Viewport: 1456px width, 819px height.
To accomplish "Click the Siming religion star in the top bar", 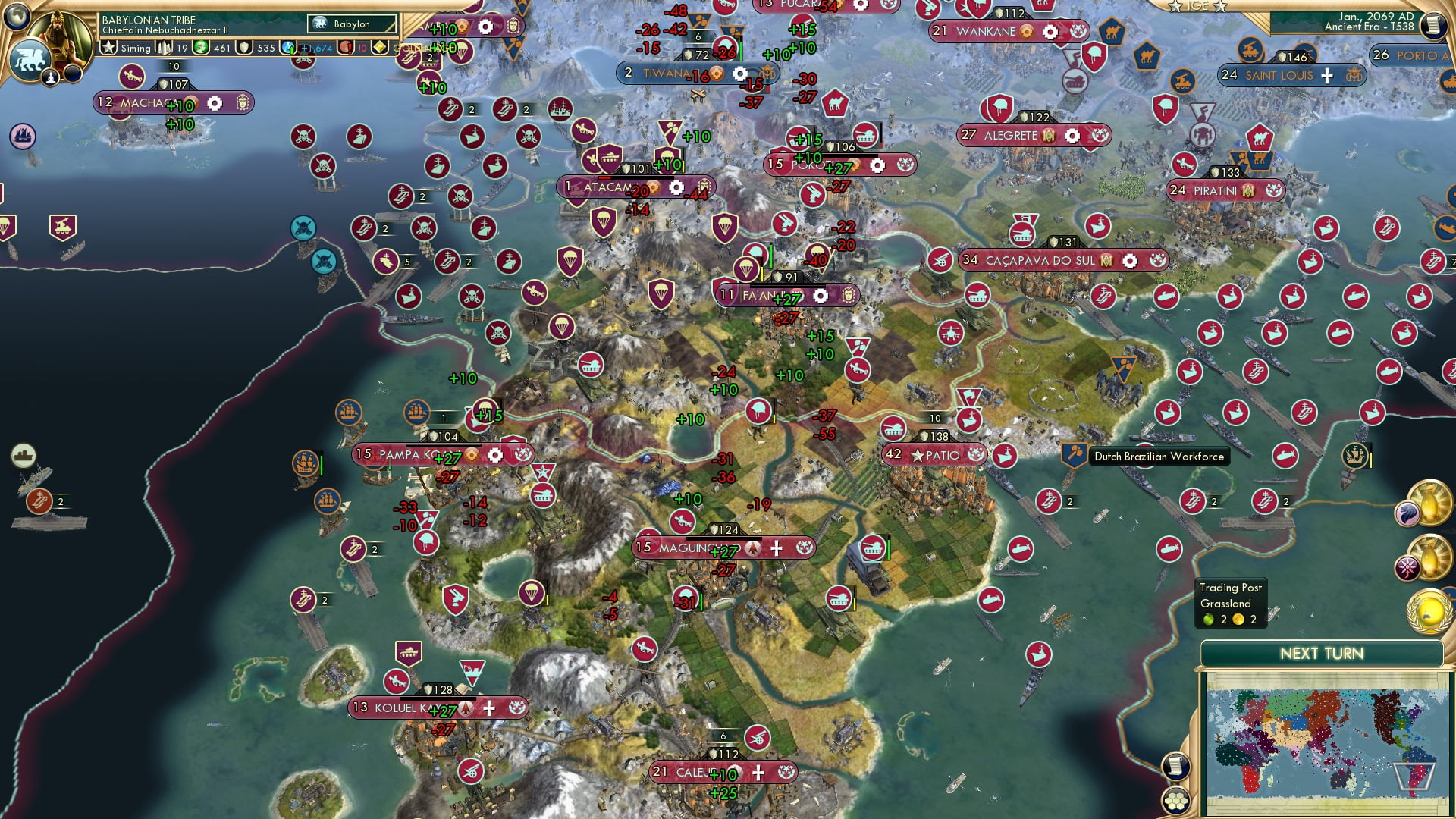I will [x=109, y=48].
